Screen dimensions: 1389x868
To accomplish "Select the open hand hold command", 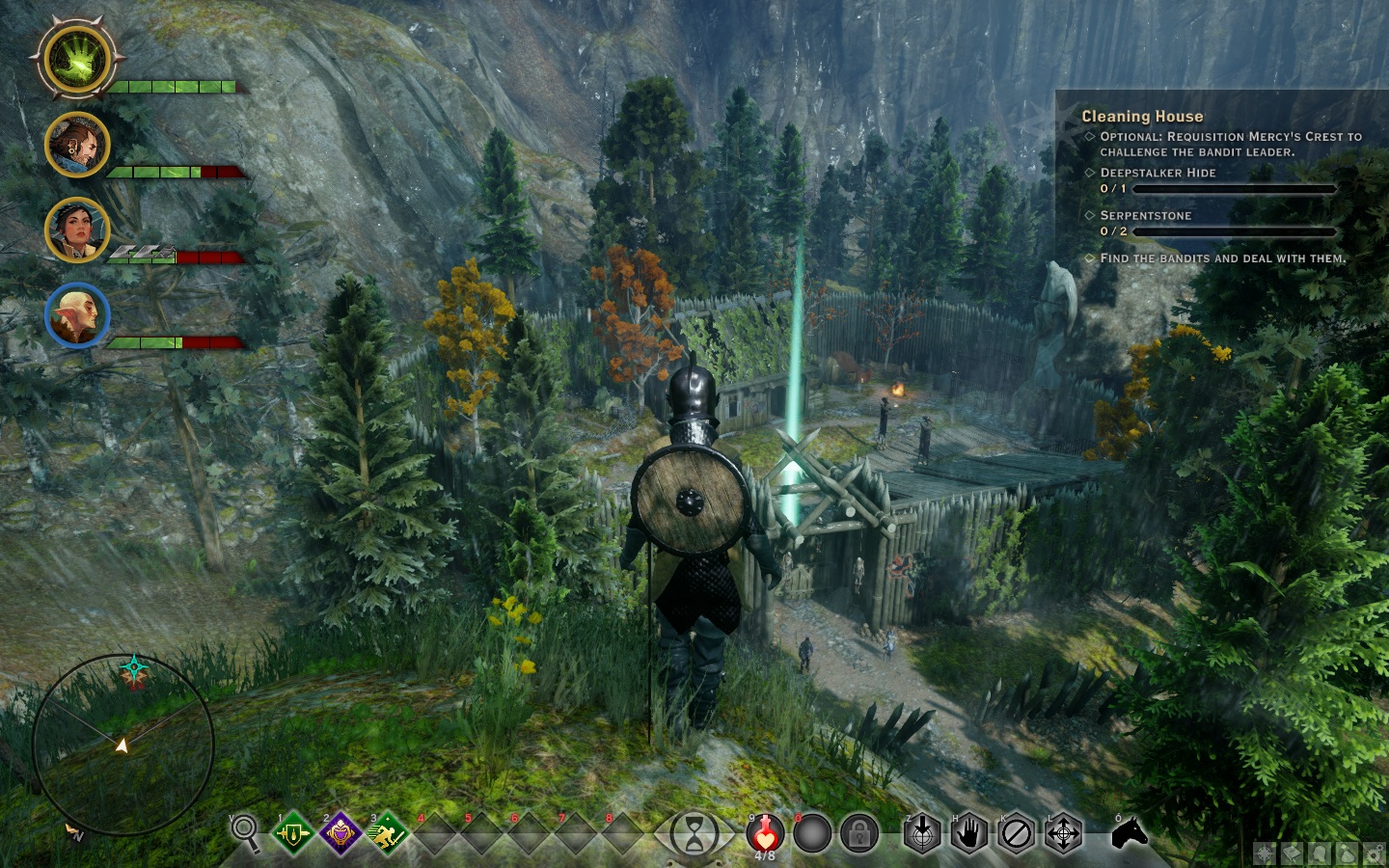I will [x=968, y=833].
